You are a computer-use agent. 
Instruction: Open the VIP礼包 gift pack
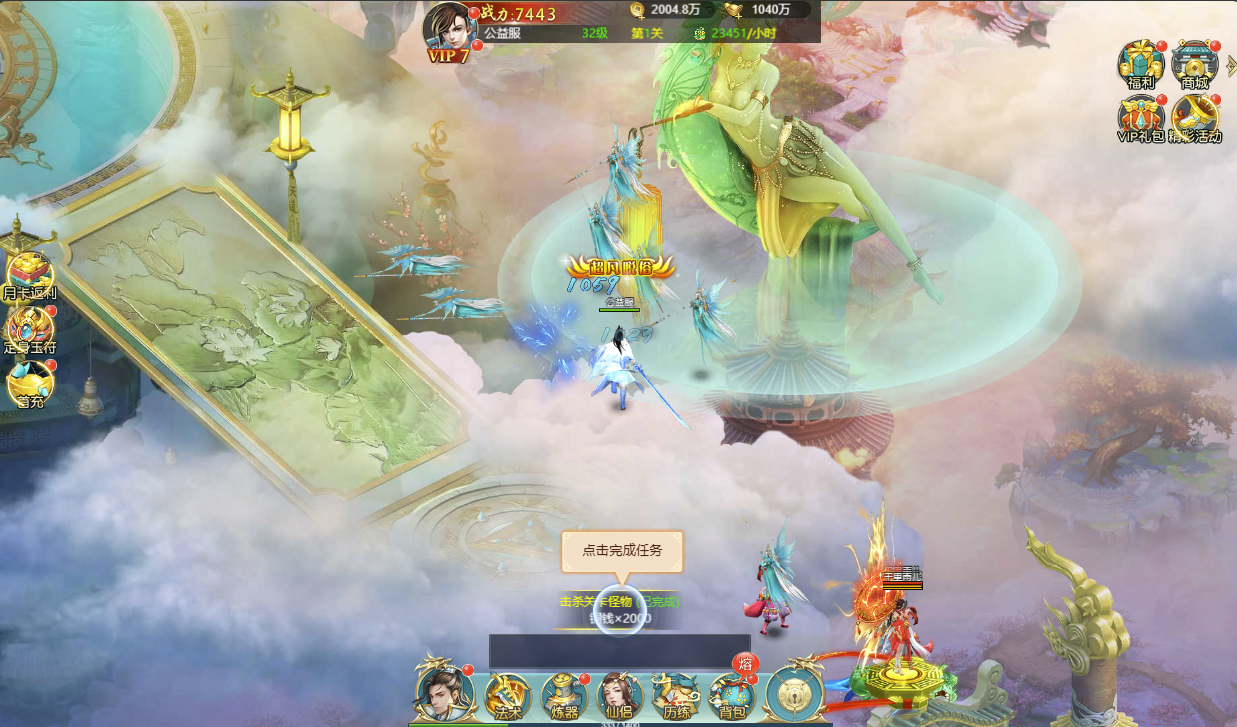(x=1140, y=119)
